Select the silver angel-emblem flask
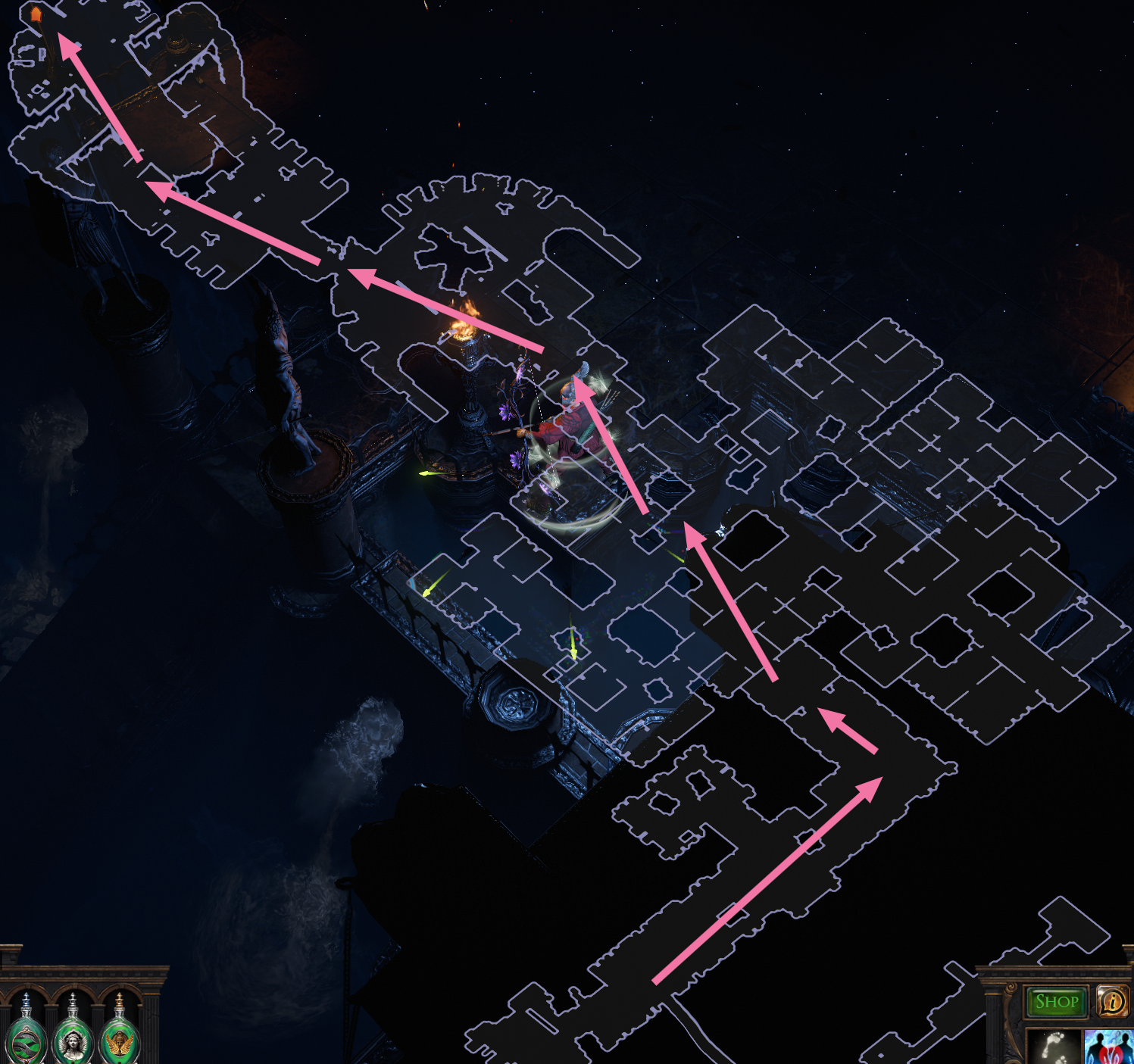 pyautogui.click(x=73, y=1040)
